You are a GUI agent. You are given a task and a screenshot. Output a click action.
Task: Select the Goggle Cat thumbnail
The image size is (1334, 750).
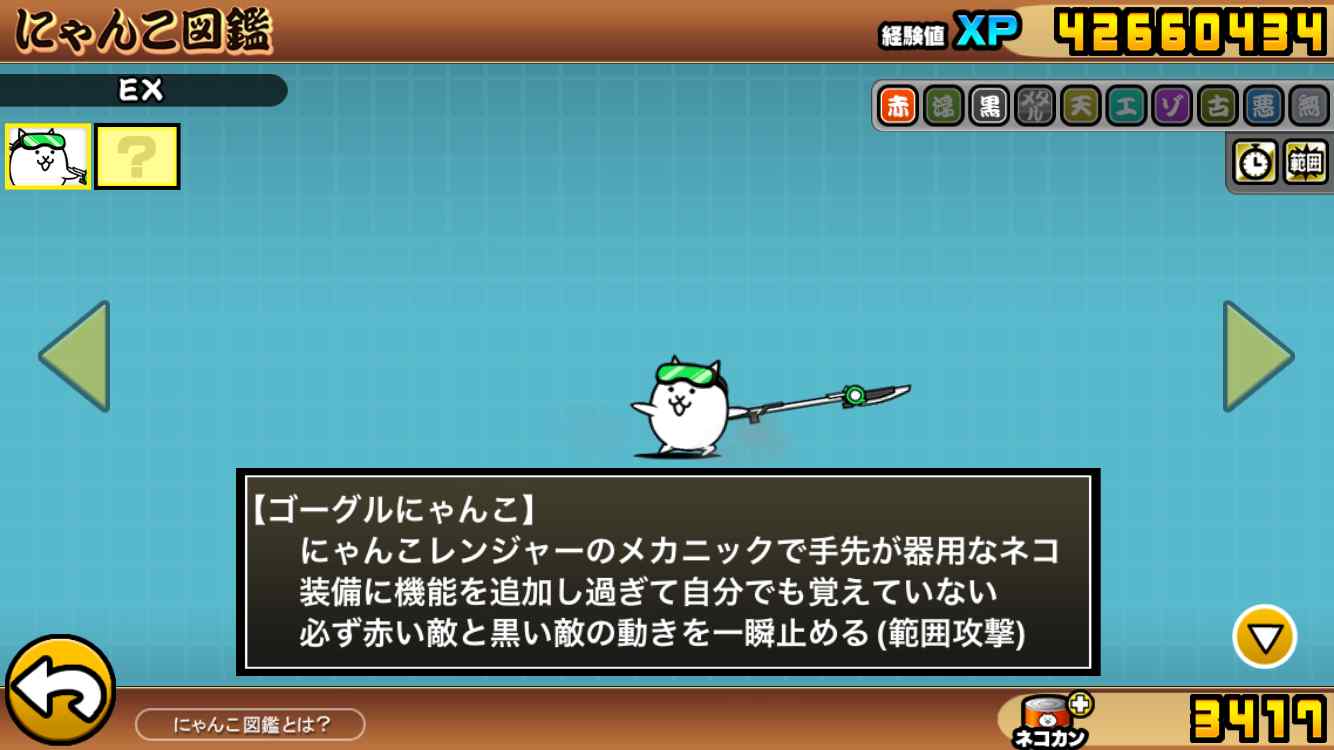tap(48, 157)
